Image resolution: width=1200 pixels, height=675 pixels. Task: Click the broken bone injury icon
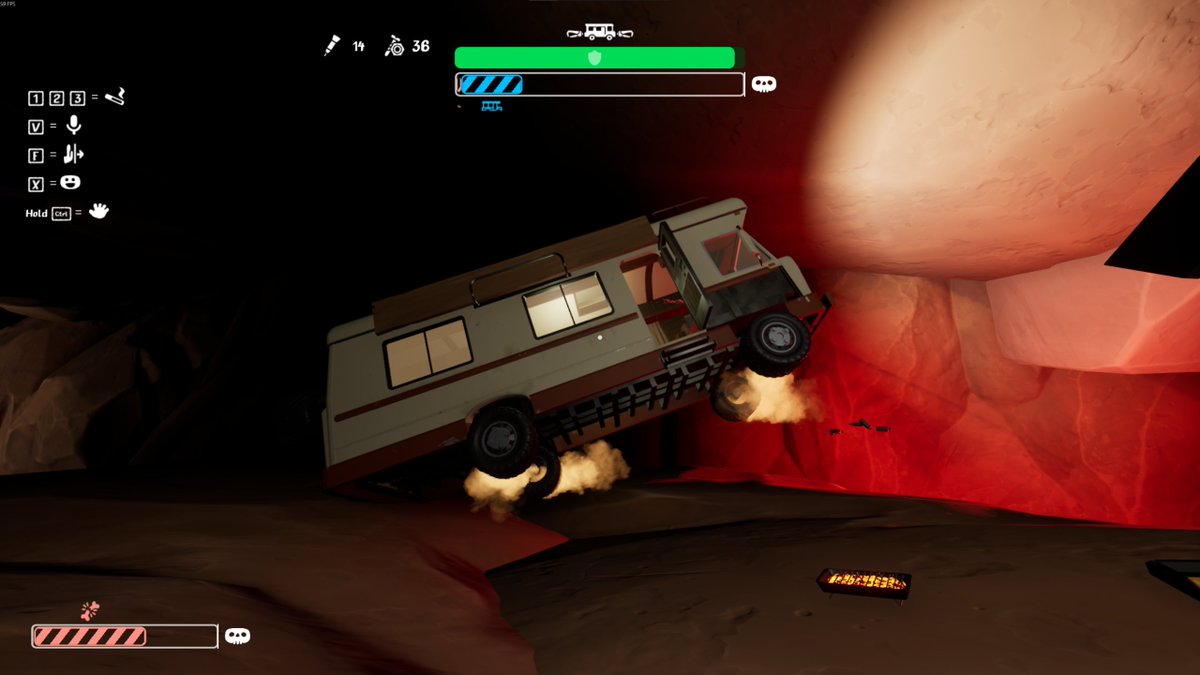pos(91,610)
